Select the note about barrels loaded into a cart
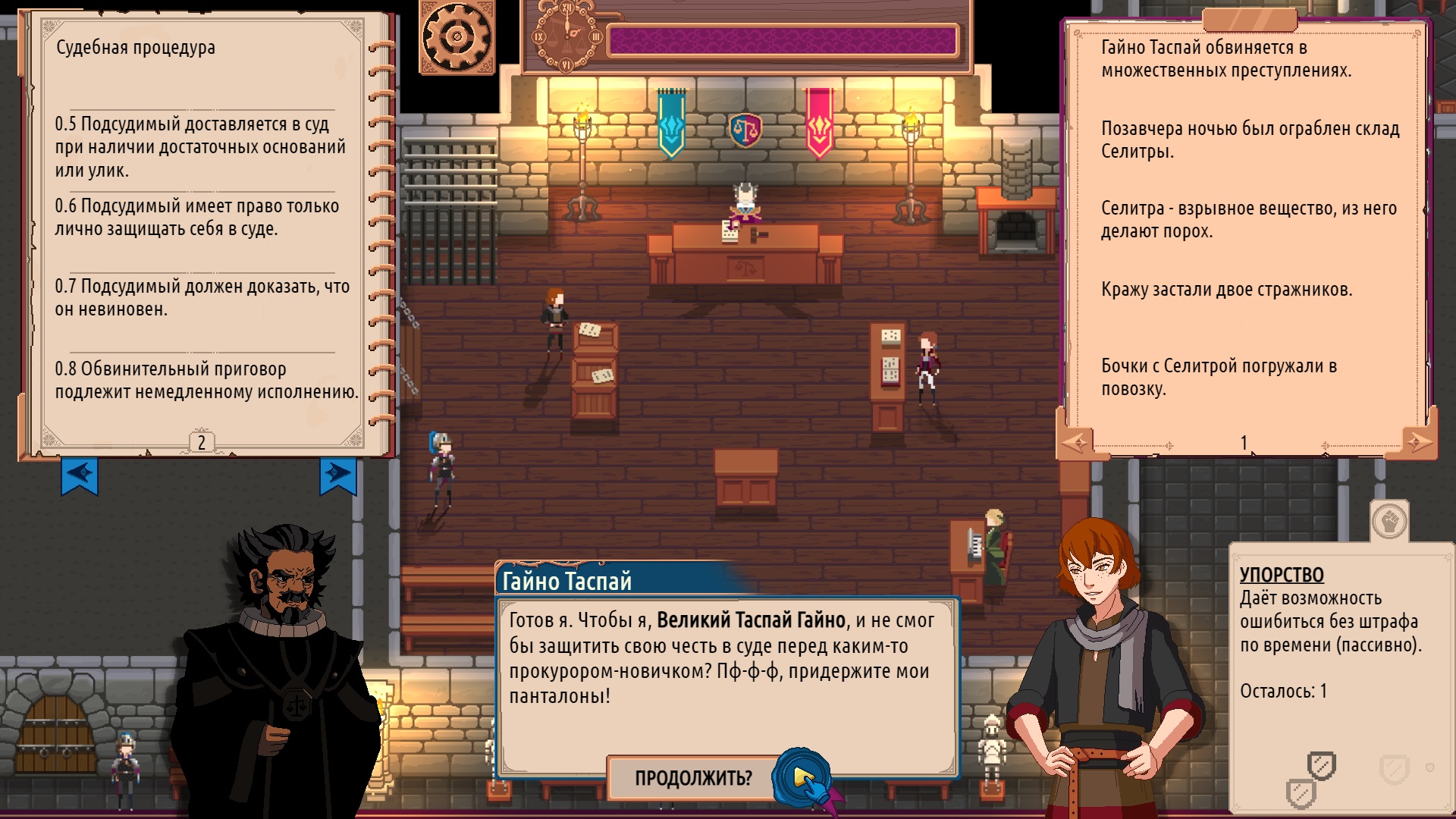The width and height of the screenshot is (1456, 819). point(1219,378)
